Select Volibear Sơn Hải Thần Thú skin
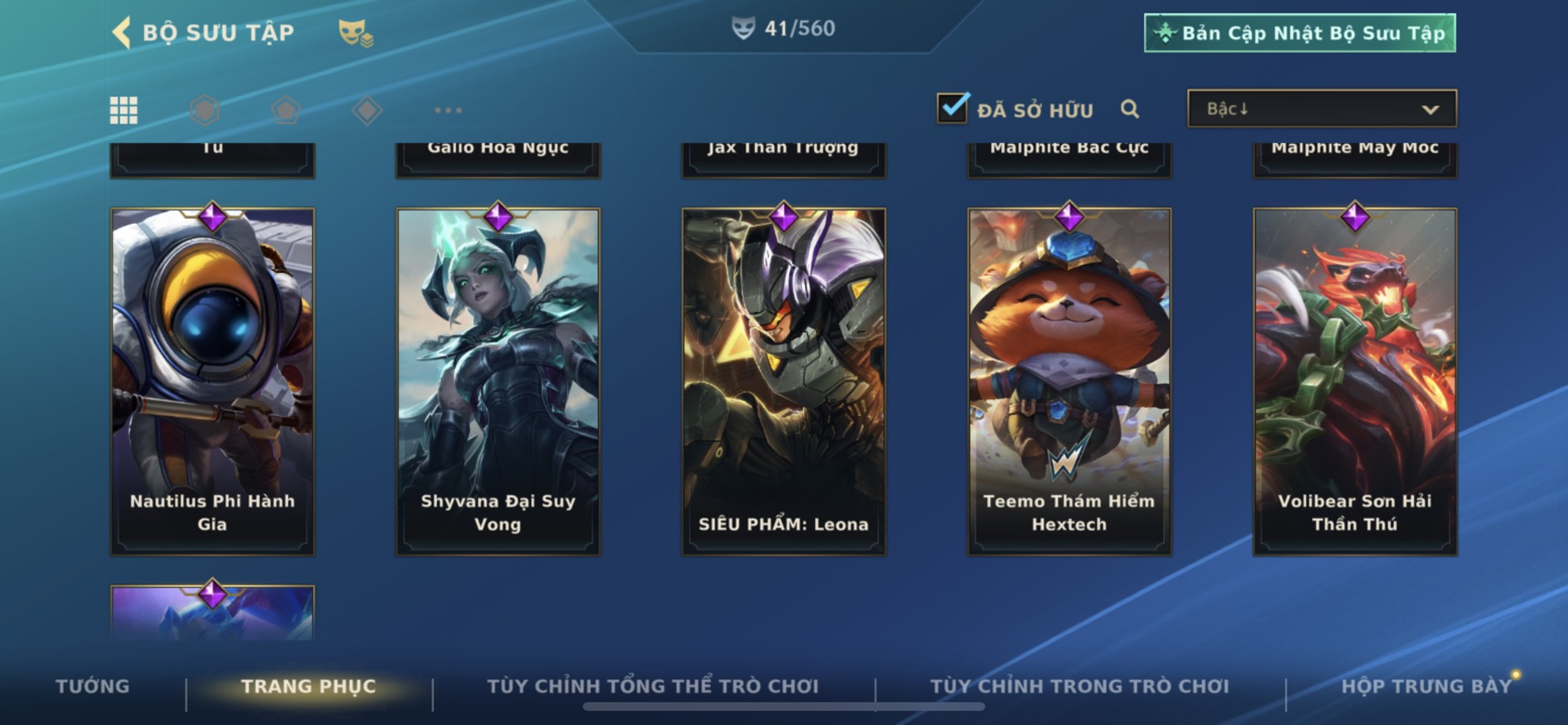 coord(1354,380)
